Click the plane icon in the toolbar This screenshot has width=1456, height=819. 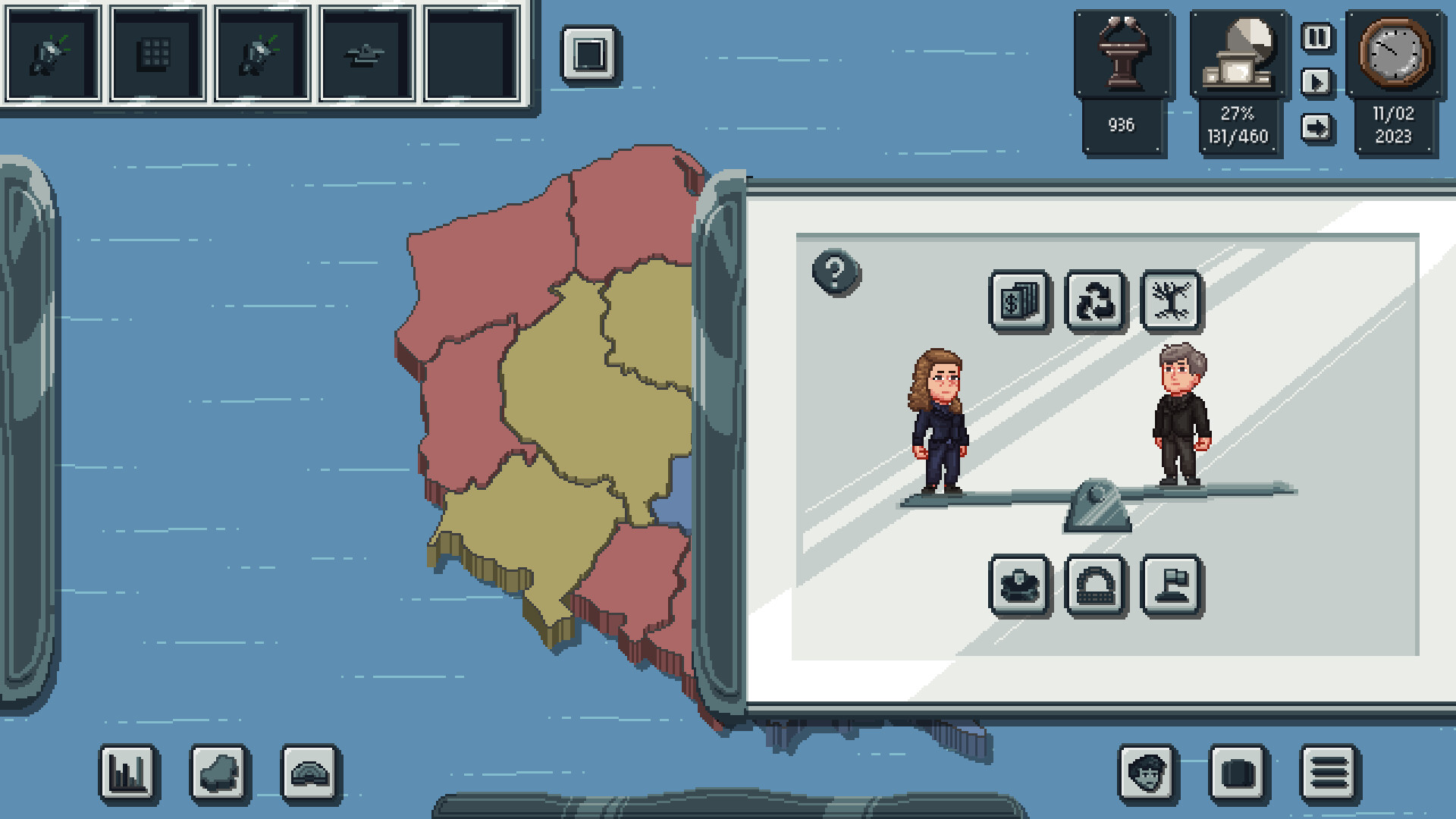point(366,53)
